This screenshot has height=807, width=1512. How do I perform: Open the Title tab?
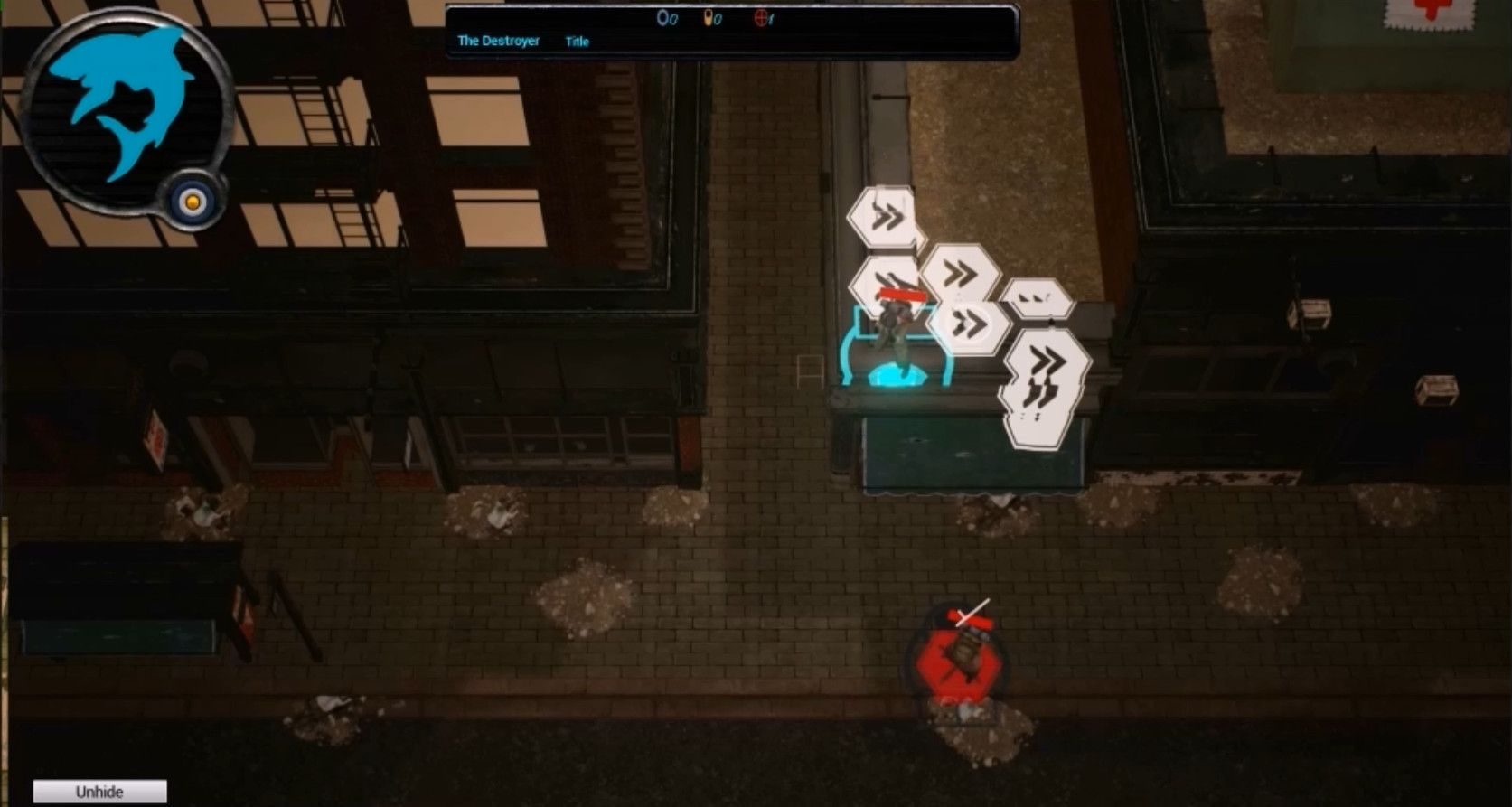(x=577, y=42)
